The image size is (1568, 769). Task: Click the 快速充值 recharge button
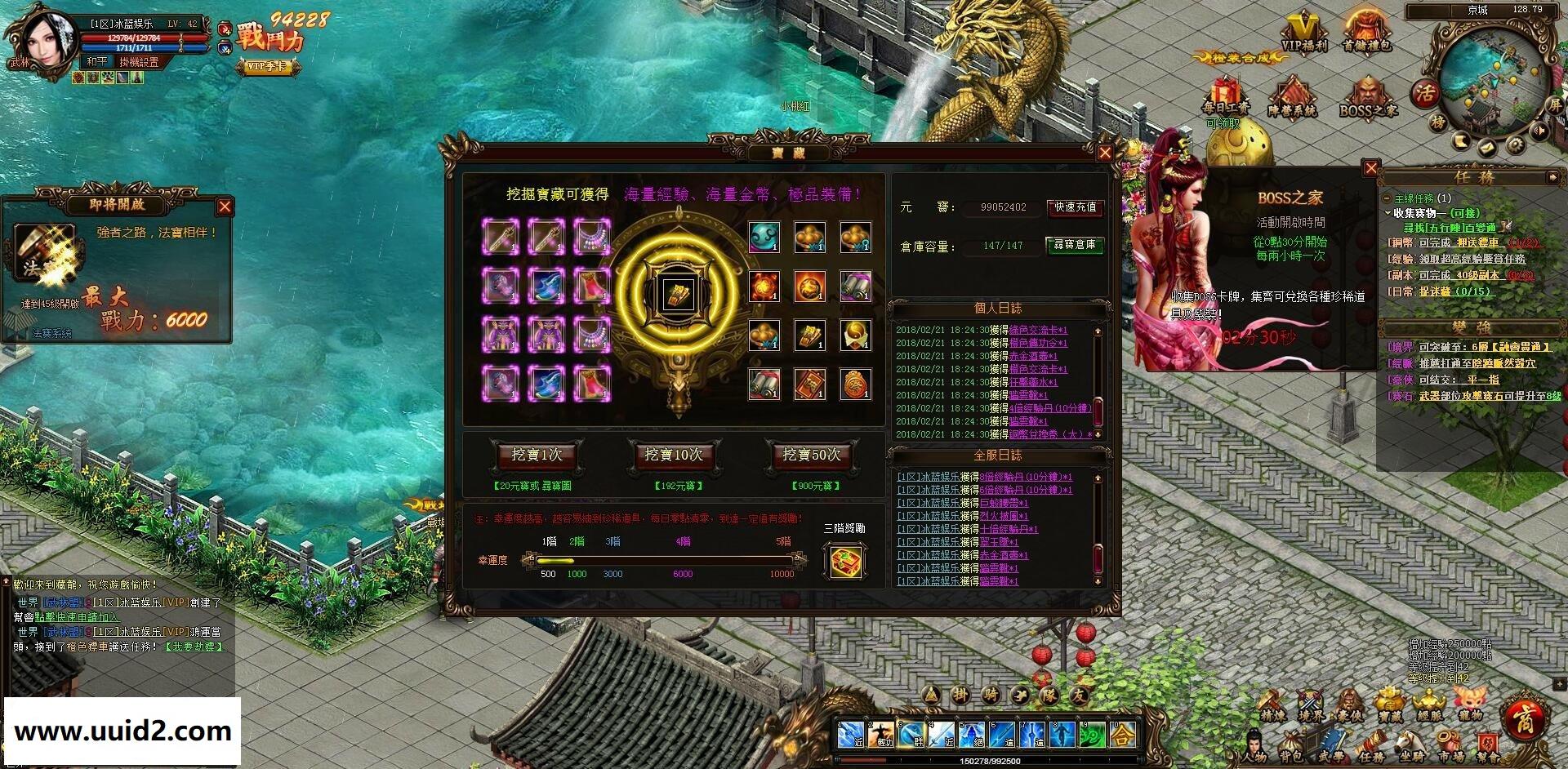pyautogui.click(x=1075, y=209)
